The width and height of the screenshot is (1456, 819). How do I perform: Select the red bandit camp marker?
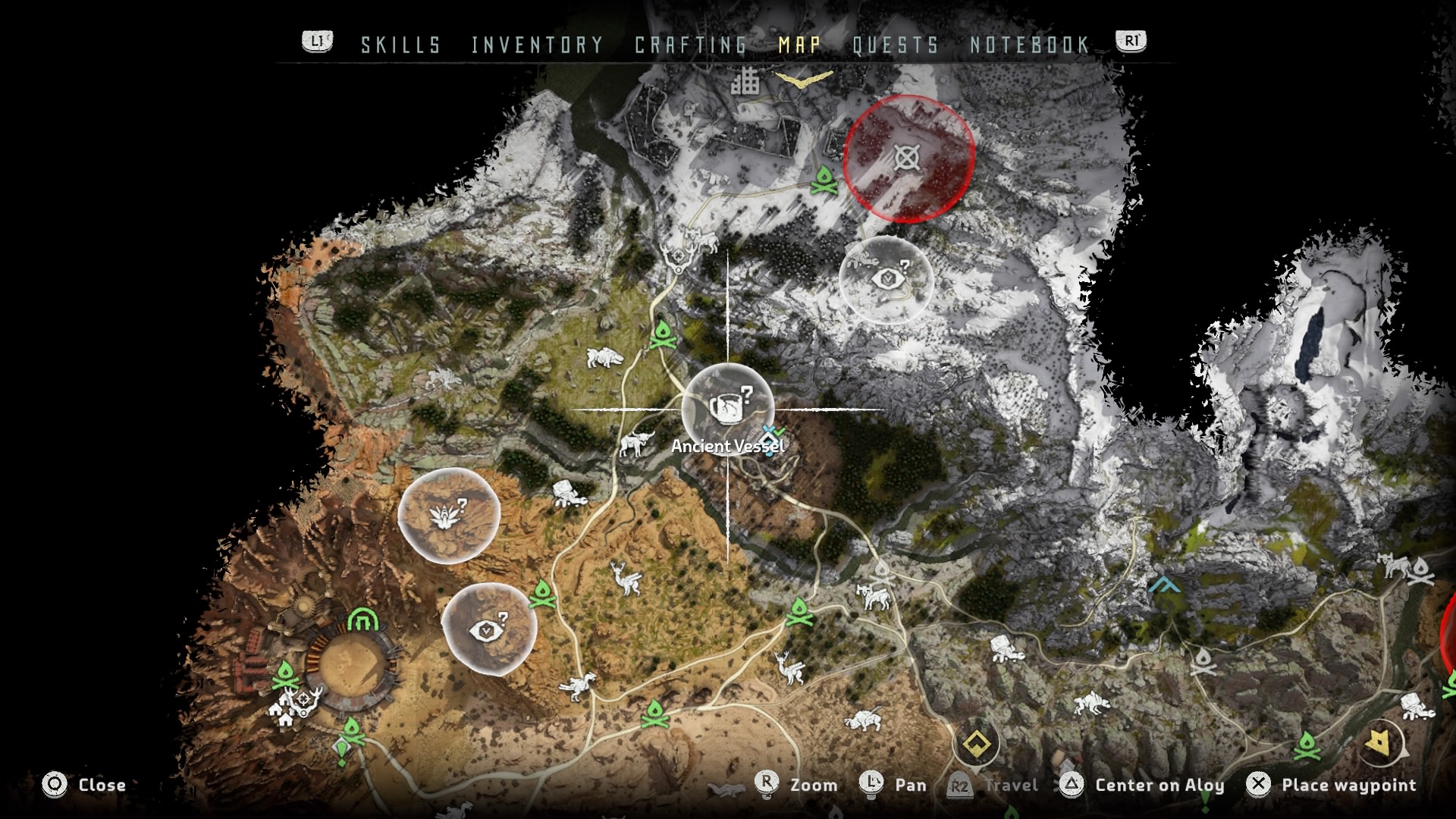[x=908, y=158]
